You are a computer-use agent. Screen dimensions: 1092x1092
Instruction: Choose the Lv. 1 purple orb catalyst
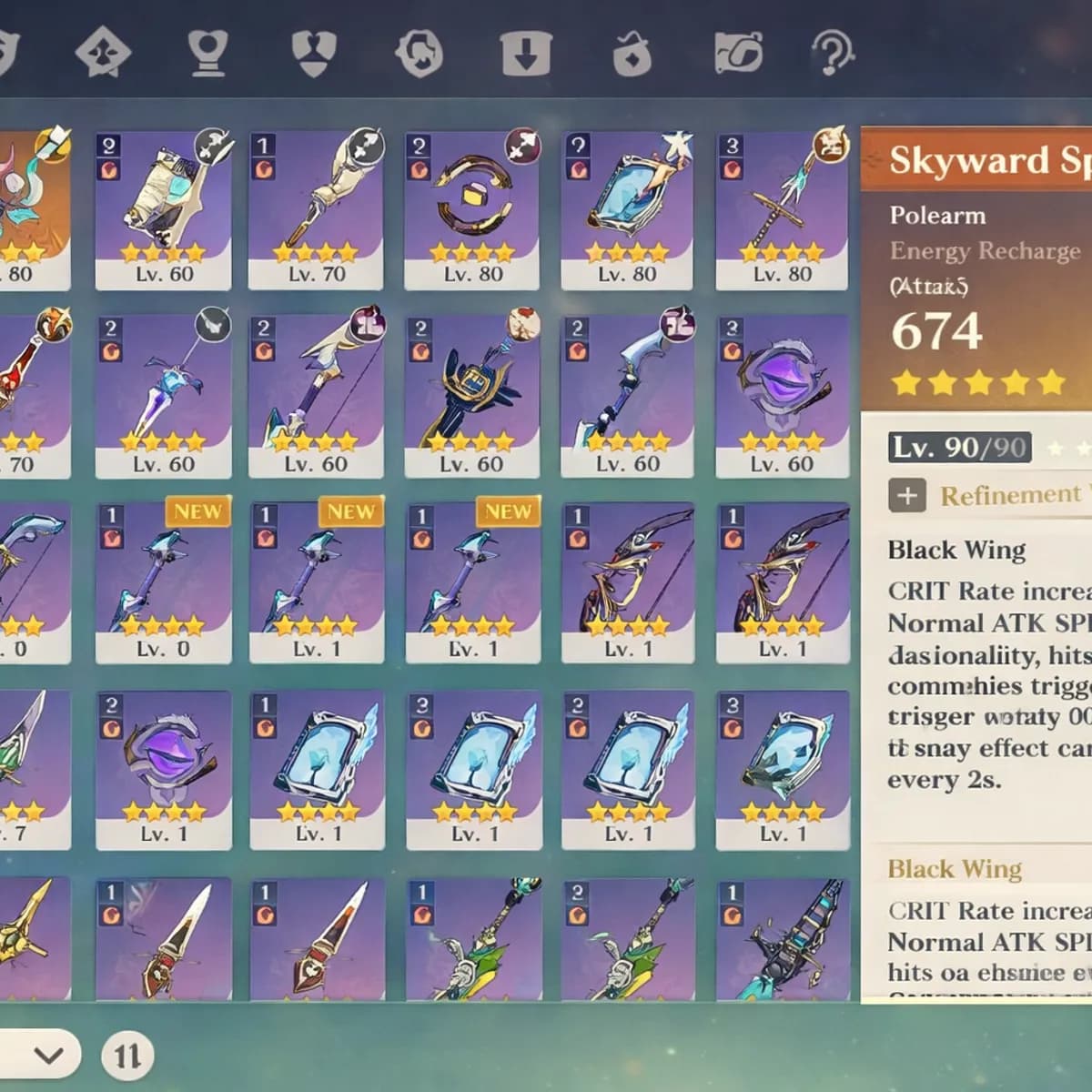click(164, 769)
